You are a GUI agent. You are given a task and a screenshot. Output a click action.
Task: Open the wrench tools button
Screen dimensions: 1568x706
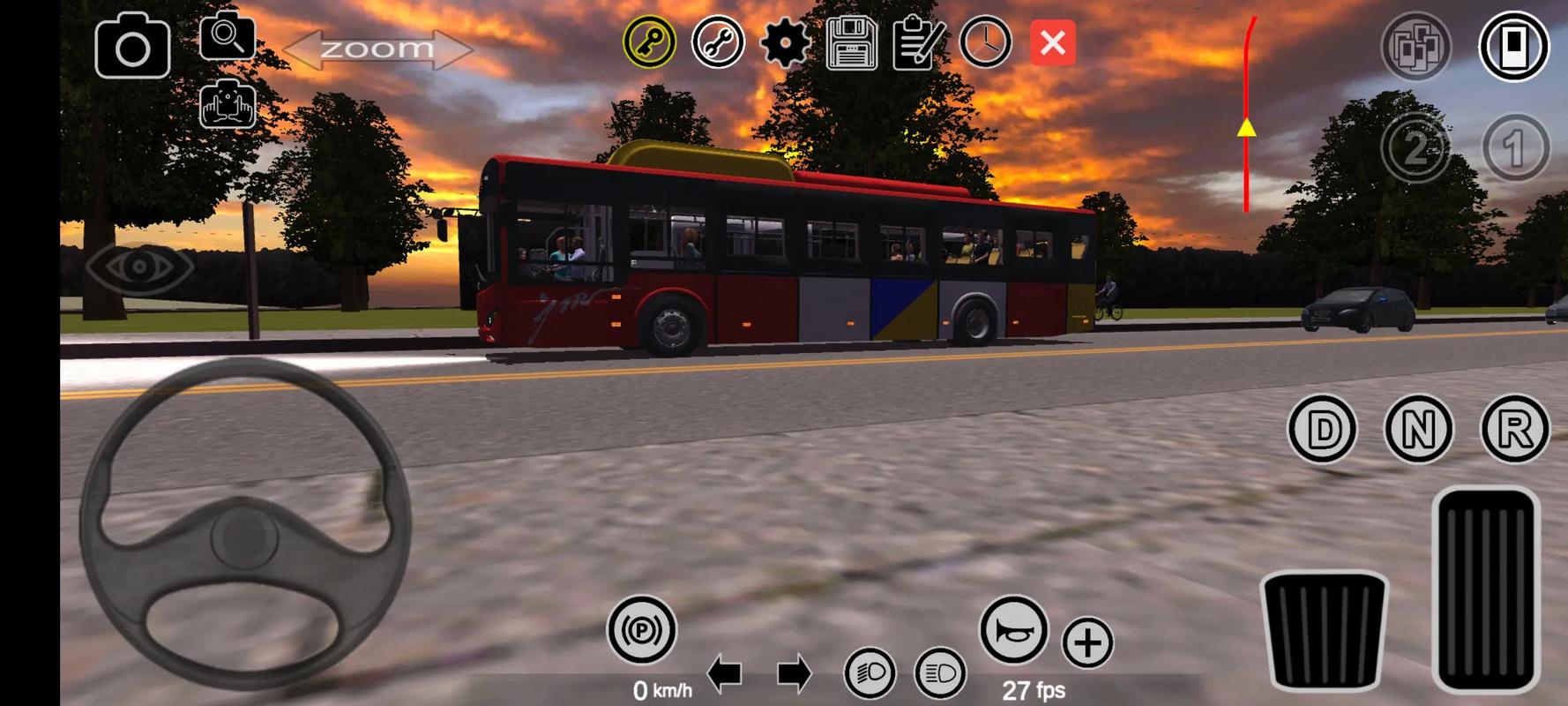point(718,42)
